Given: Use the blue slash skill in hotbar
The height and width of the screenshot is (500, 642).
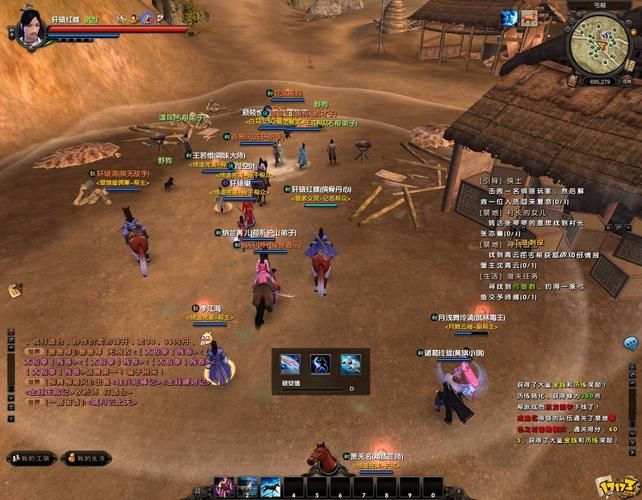Looking at the screenshot, I should [269, 487].
